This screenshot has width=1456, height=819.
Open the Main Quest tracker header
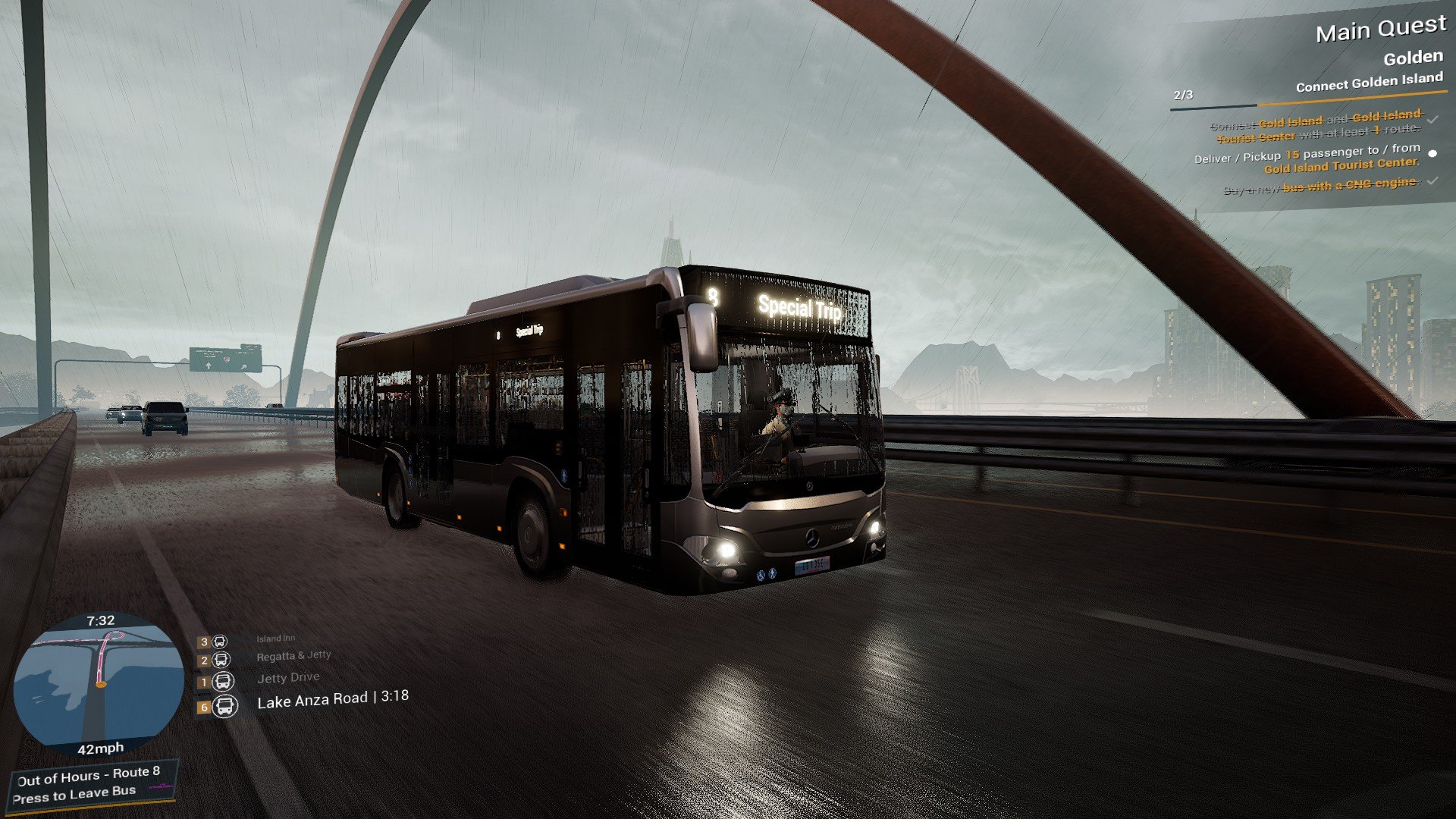pos(1380,30)
